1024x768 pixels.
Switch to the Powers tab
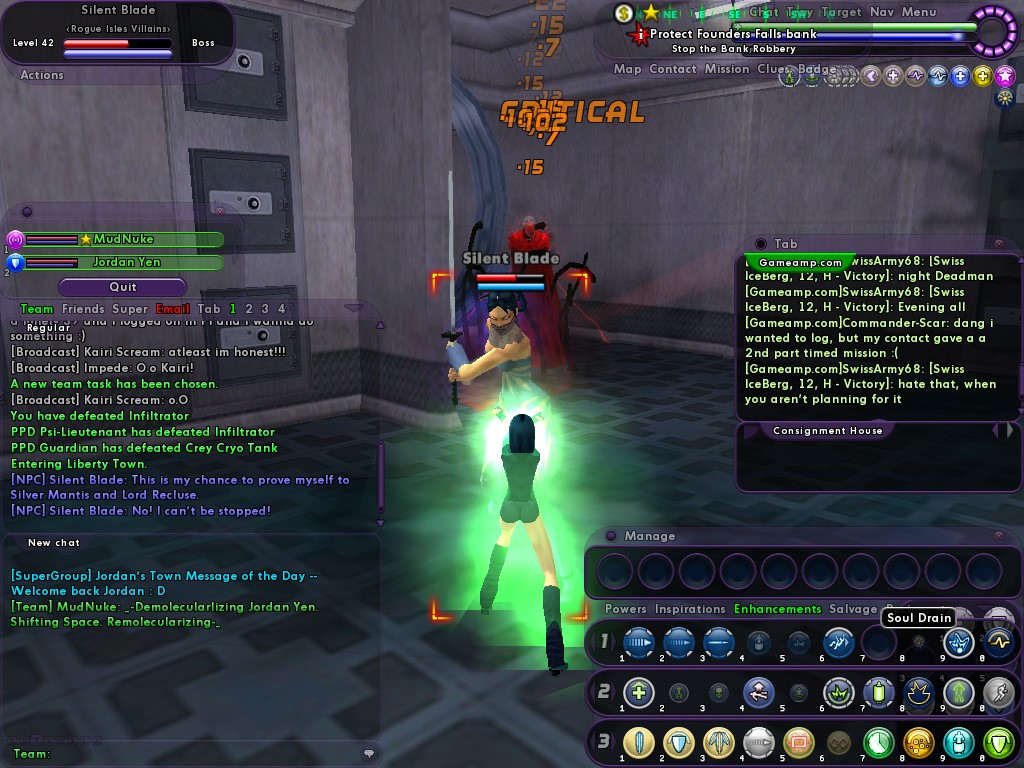[x=626, y=609]
